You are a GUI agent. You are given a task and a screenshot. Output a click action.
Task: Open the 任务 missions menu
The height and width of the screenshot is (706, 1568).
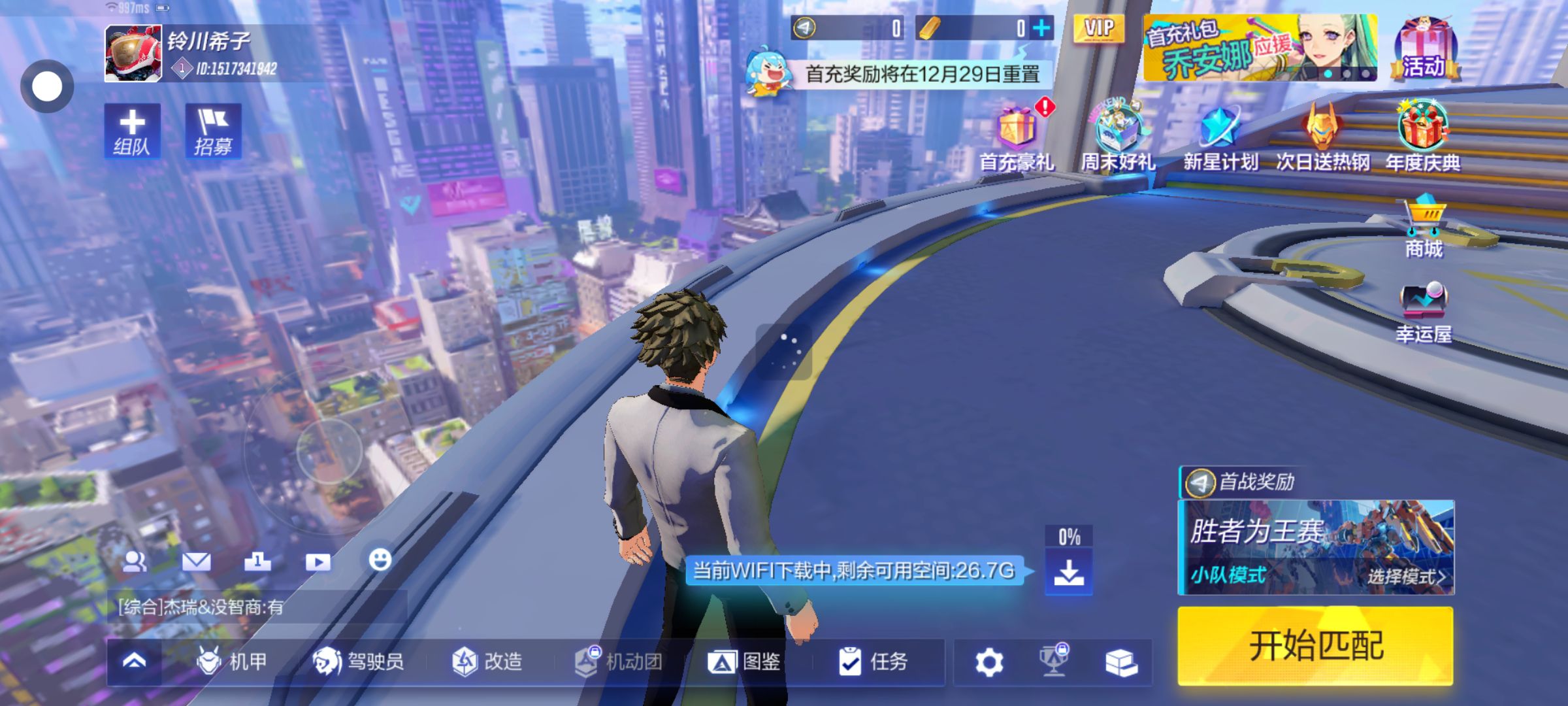click(x=873, y=662)
